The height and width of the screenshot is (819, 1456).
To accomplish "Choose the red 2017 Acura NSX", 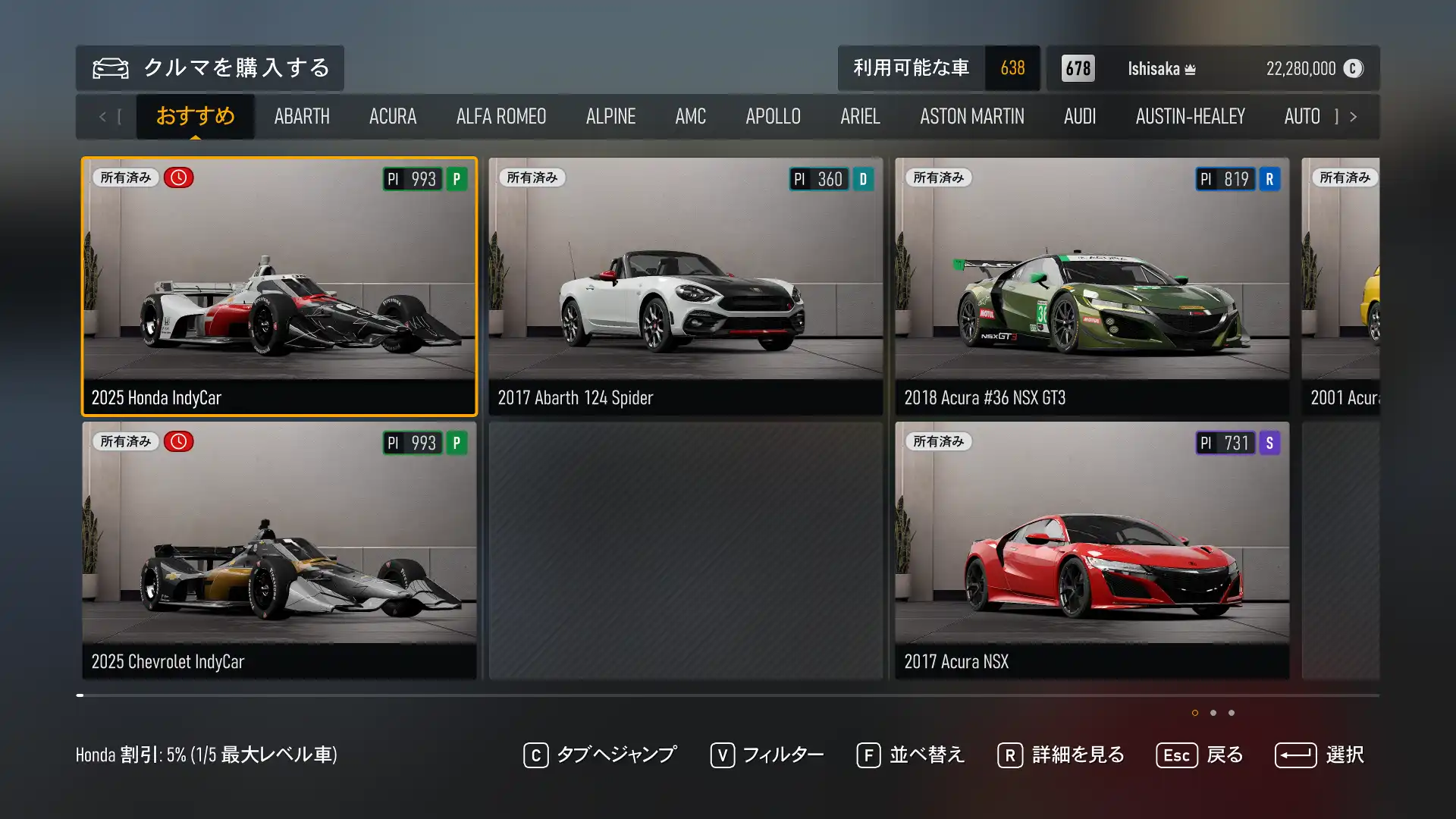I will tap(1092, 551).
